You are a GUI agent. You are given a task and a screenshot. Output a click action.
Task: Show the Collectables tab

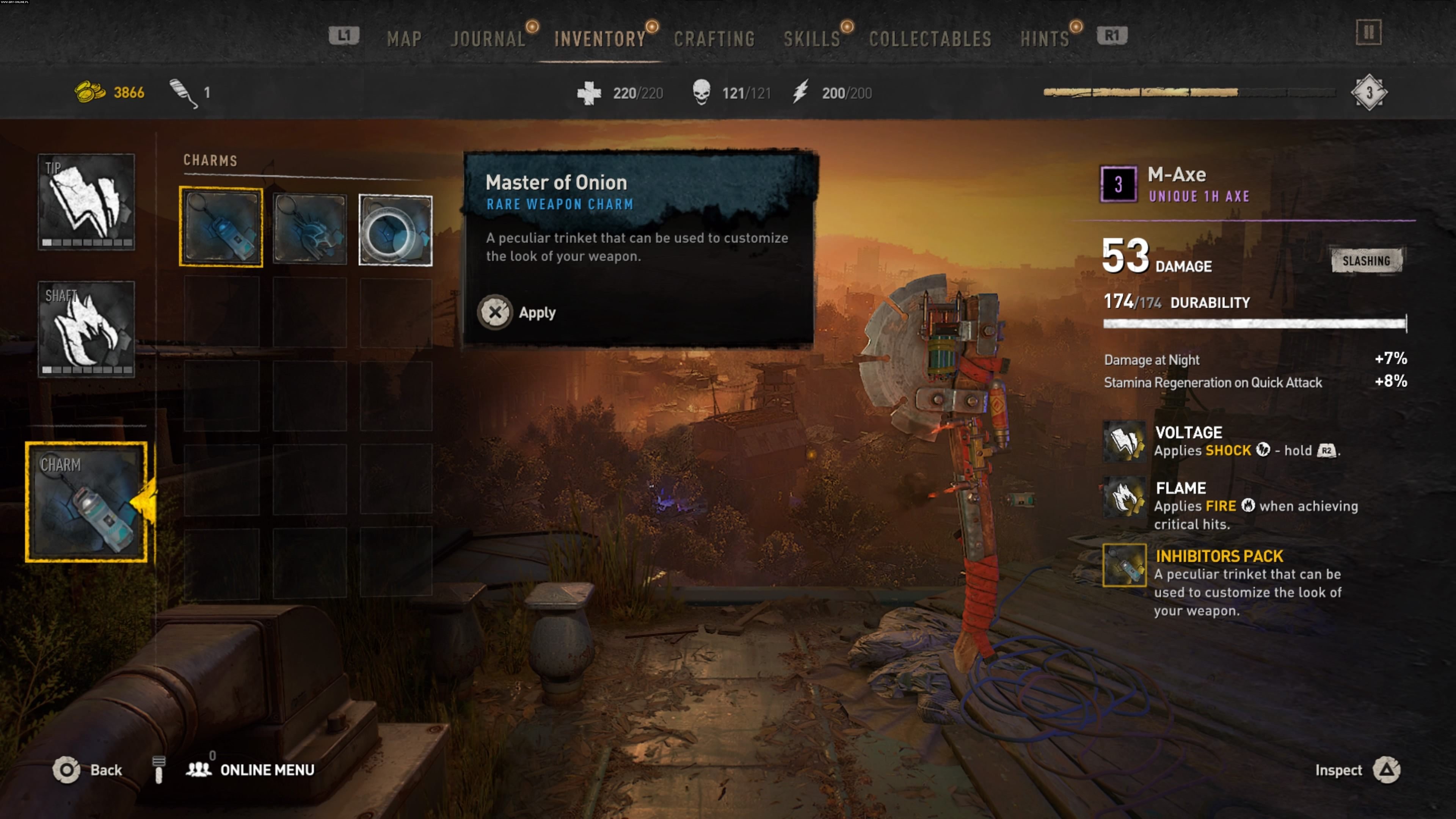(x=930, y=38)
